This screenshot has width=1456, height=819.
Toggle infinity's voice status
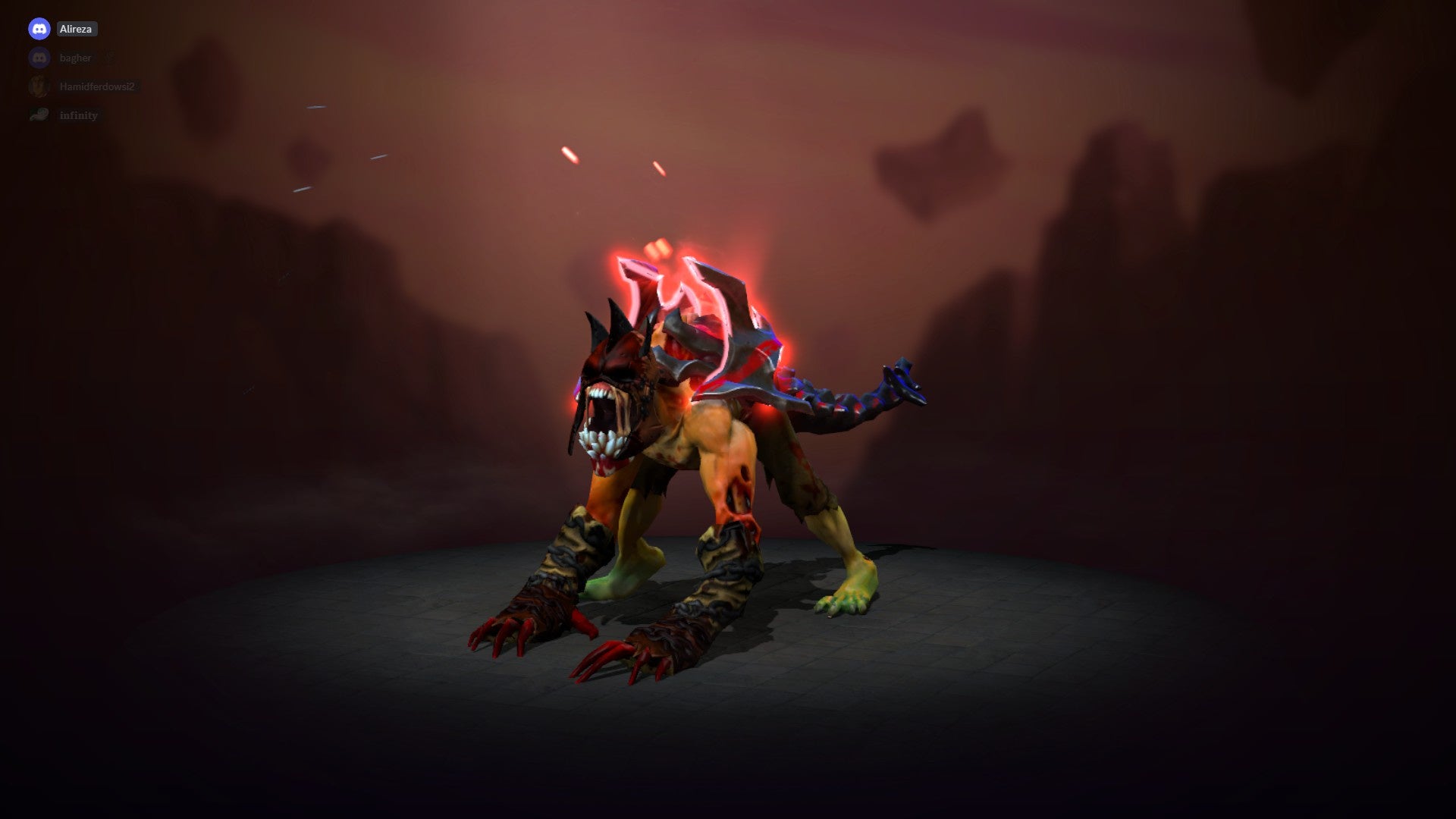(x=39, y=115)
